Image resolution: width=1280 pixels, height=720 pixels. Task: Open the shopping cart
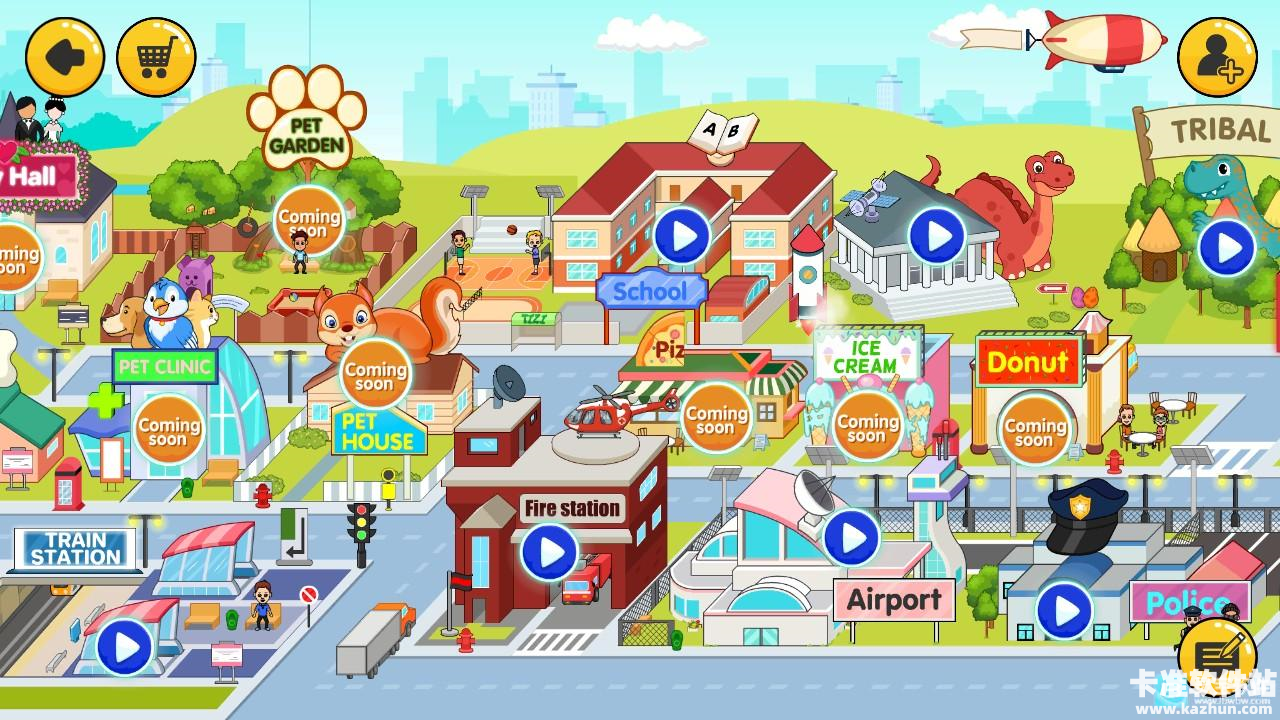click(155, 57)
